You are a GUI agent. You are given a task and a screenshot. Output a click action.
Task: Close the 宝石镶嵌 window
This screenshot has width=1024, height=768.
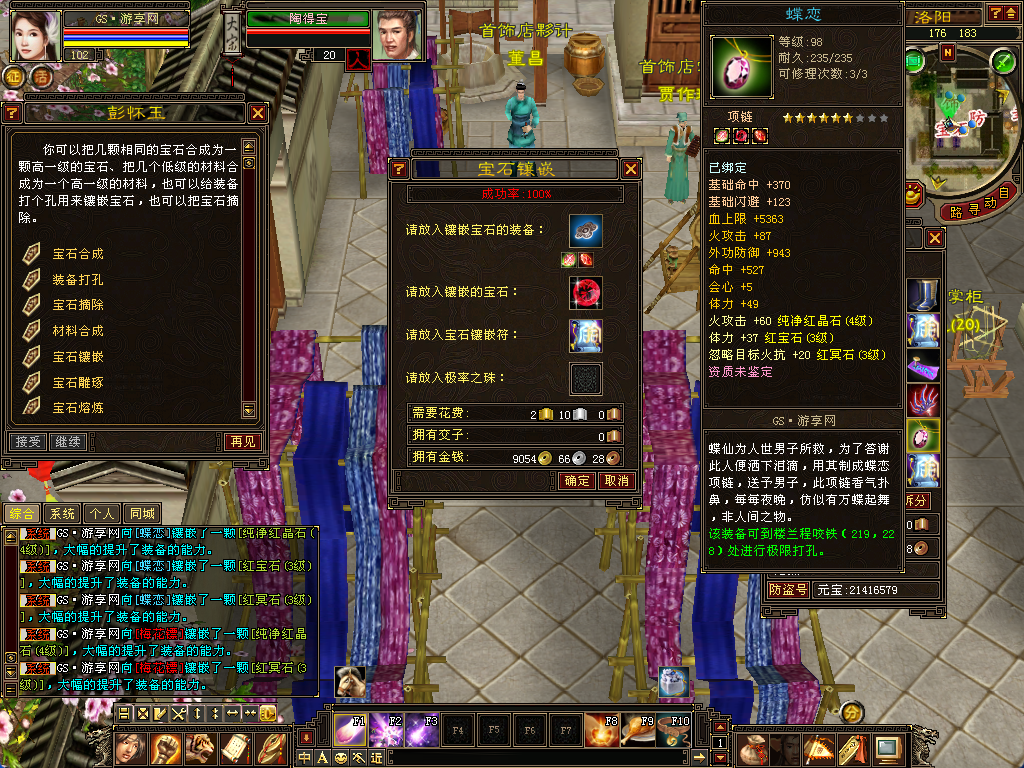(631, 169)
